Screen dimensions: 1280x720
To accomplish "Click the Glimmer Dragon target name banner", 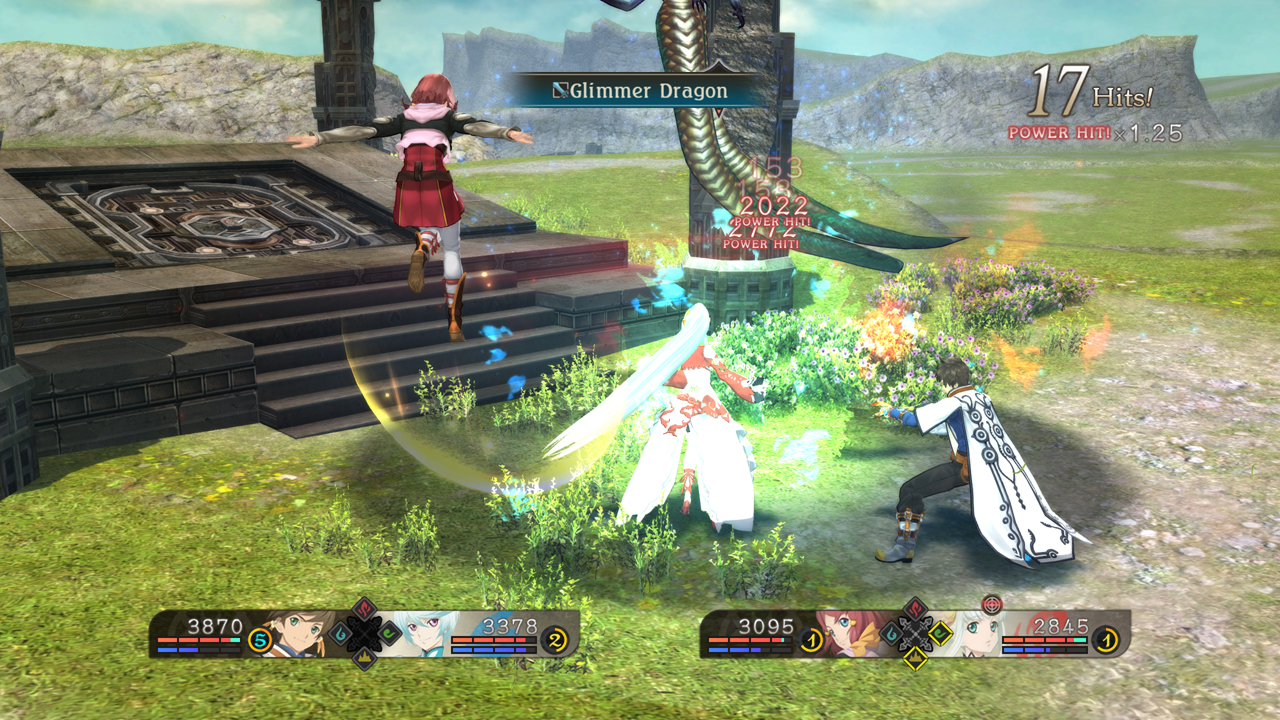I will 642,92.
